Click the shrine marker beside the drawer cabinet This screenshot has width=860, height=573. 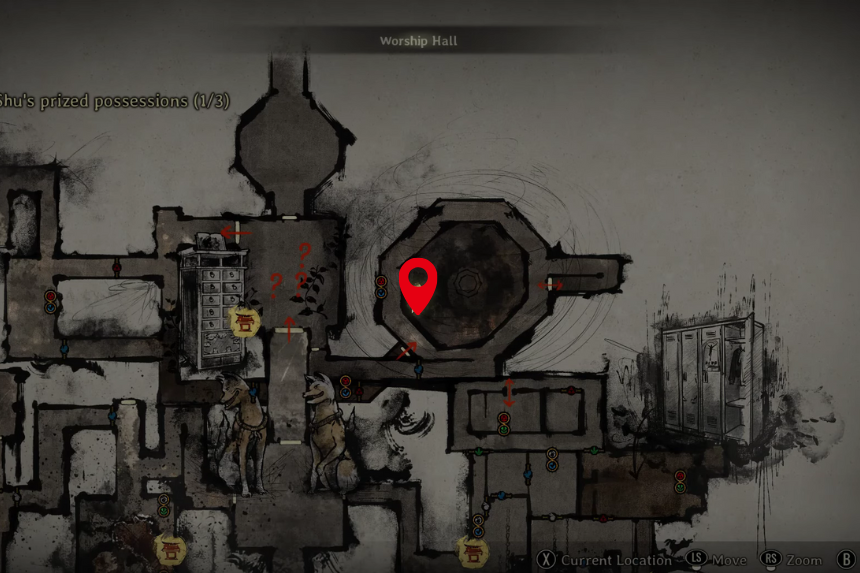point(245,321)
